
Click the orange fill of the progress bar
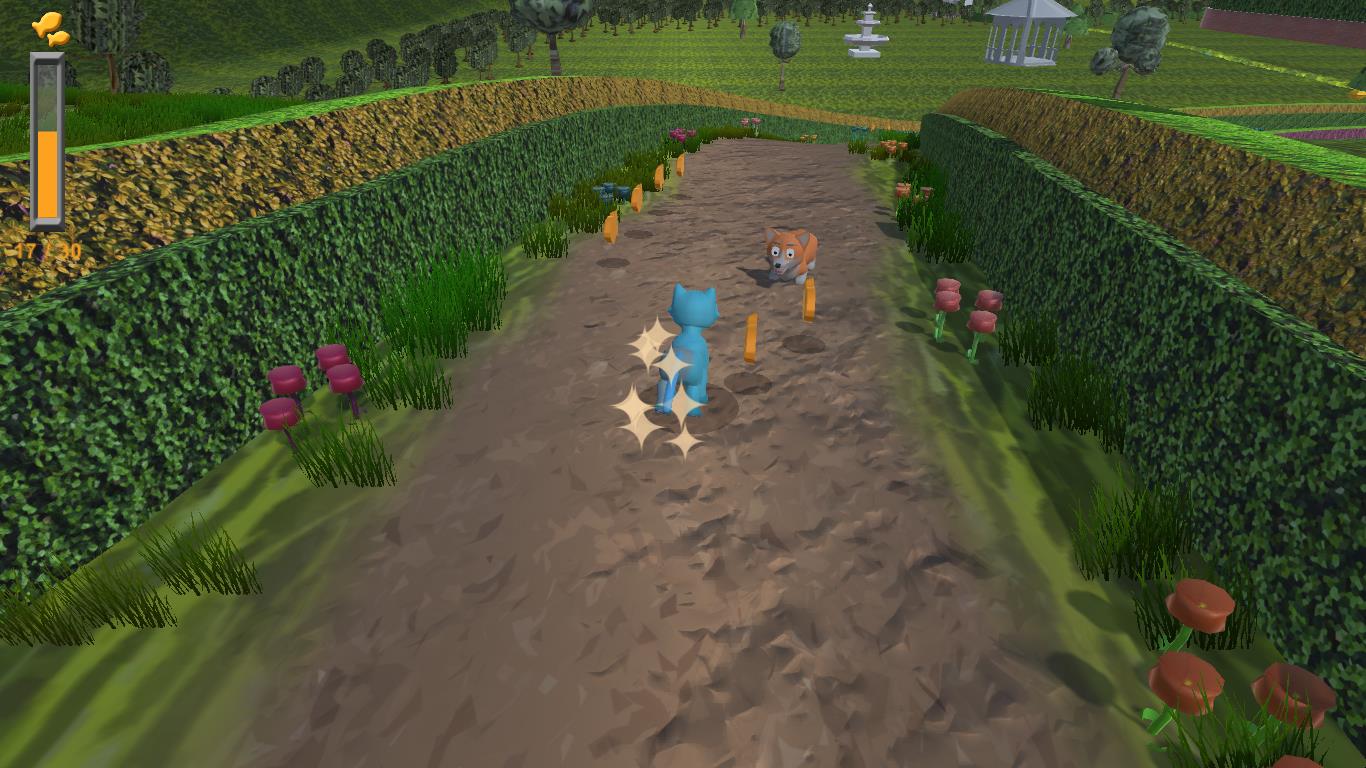point(47,170)
